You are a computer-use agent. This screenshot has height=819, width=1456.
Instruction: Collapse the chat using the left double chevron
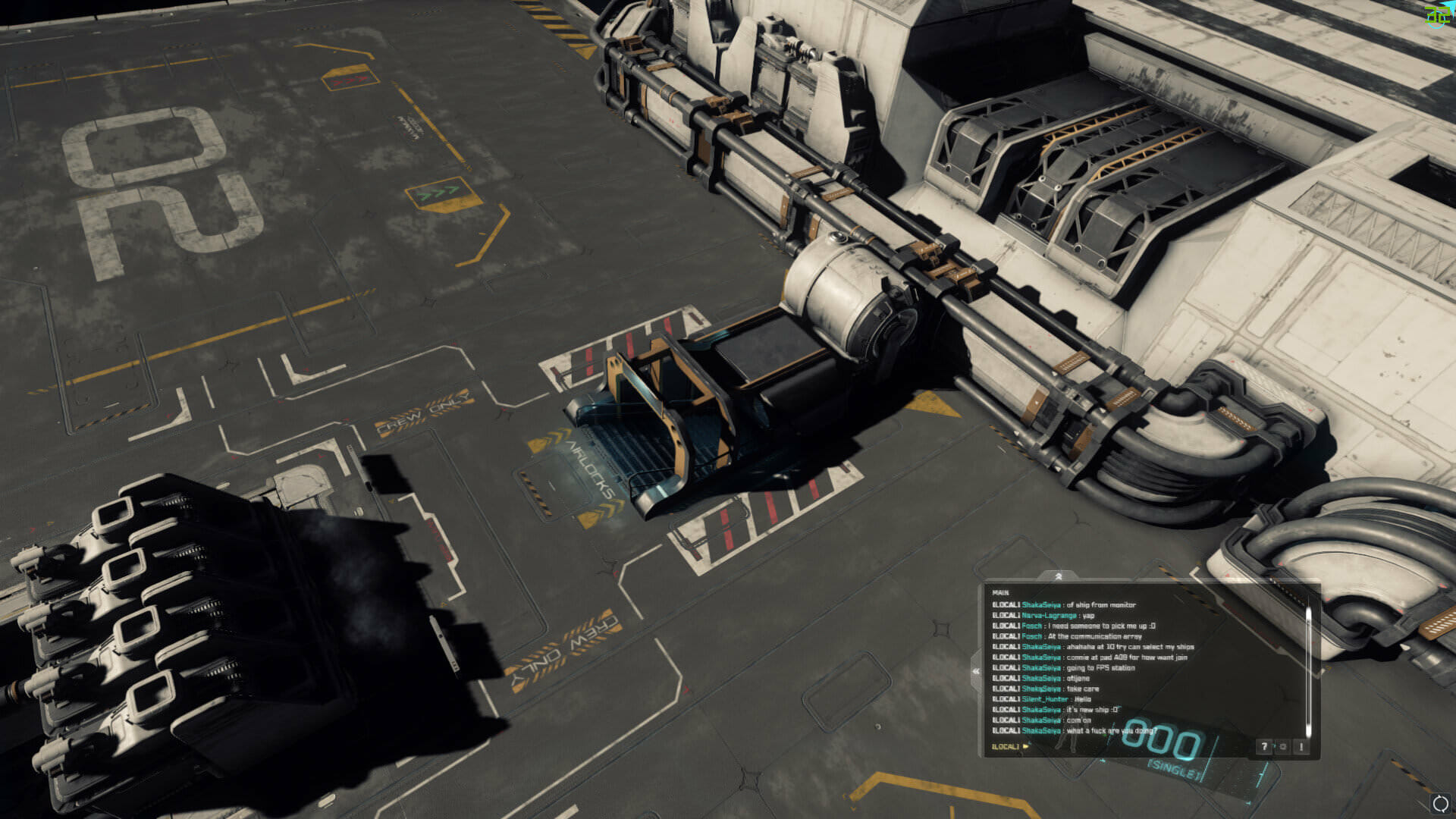point(976,671)
